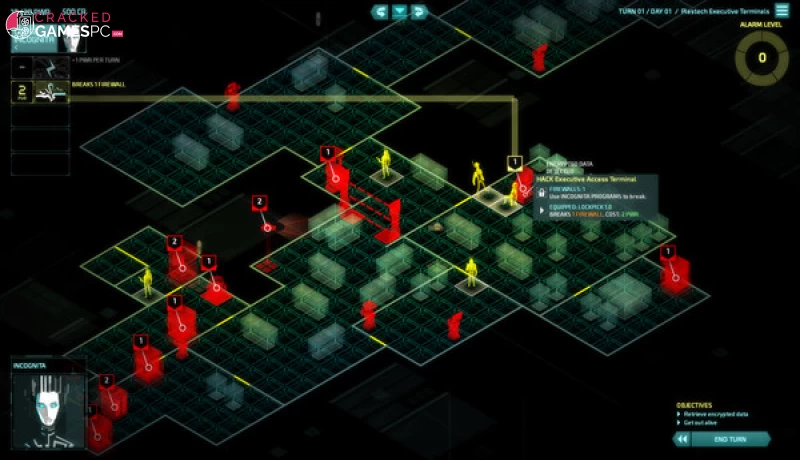The image size is (800, 460).
Task: Rotate camera with the left arrow button
Action: click(380, 12)
